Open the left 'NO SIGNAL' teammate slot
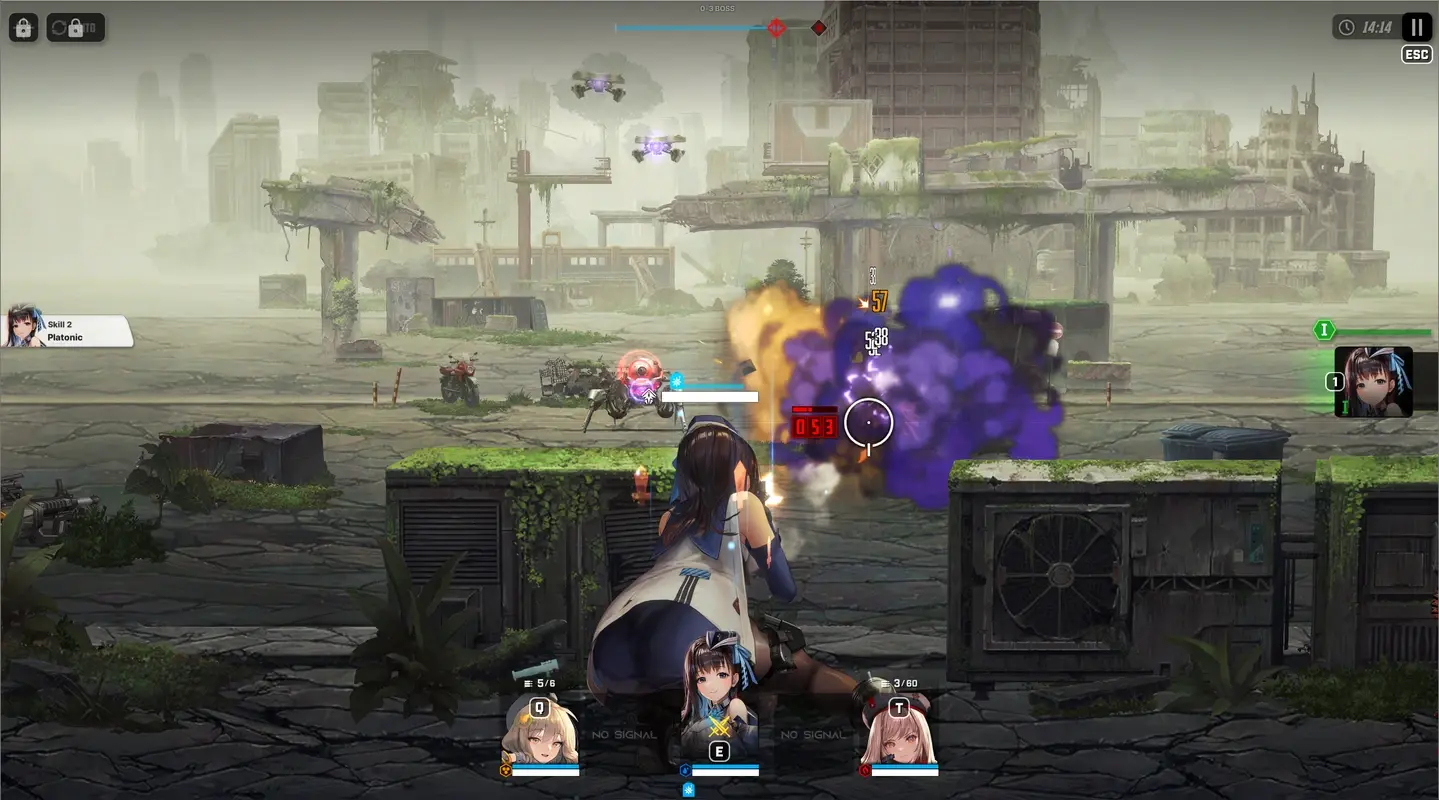Viewport: 1439px width, 800px height. pyautogui.click(x=623, y=733)
